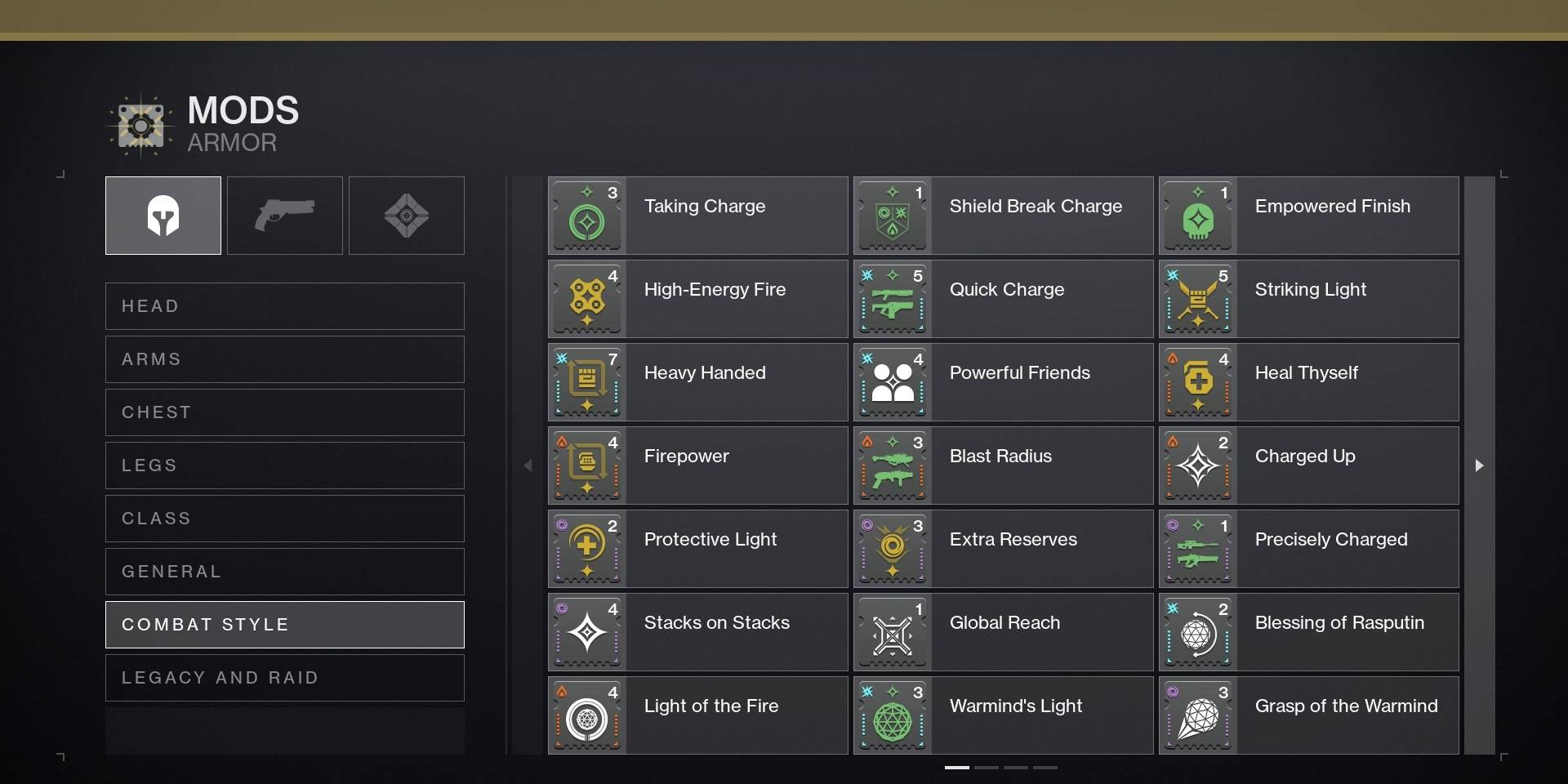This screenshot has height=784, width=1568.
Task: Open the LEGACY AND RAID section
Action: (284, 677)
